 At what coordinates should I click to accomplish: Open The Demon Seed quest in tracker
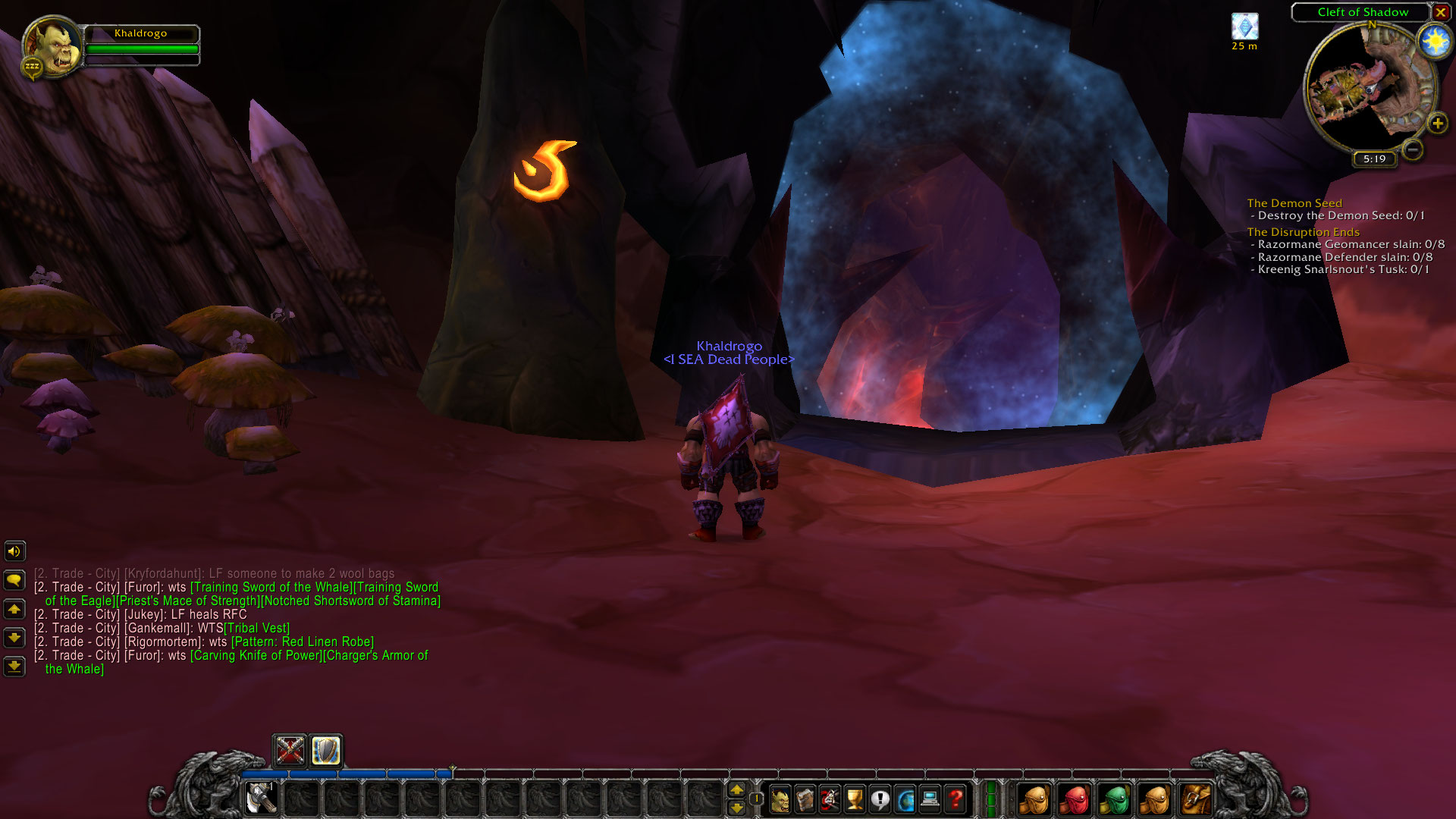[x=1294, y=203]
